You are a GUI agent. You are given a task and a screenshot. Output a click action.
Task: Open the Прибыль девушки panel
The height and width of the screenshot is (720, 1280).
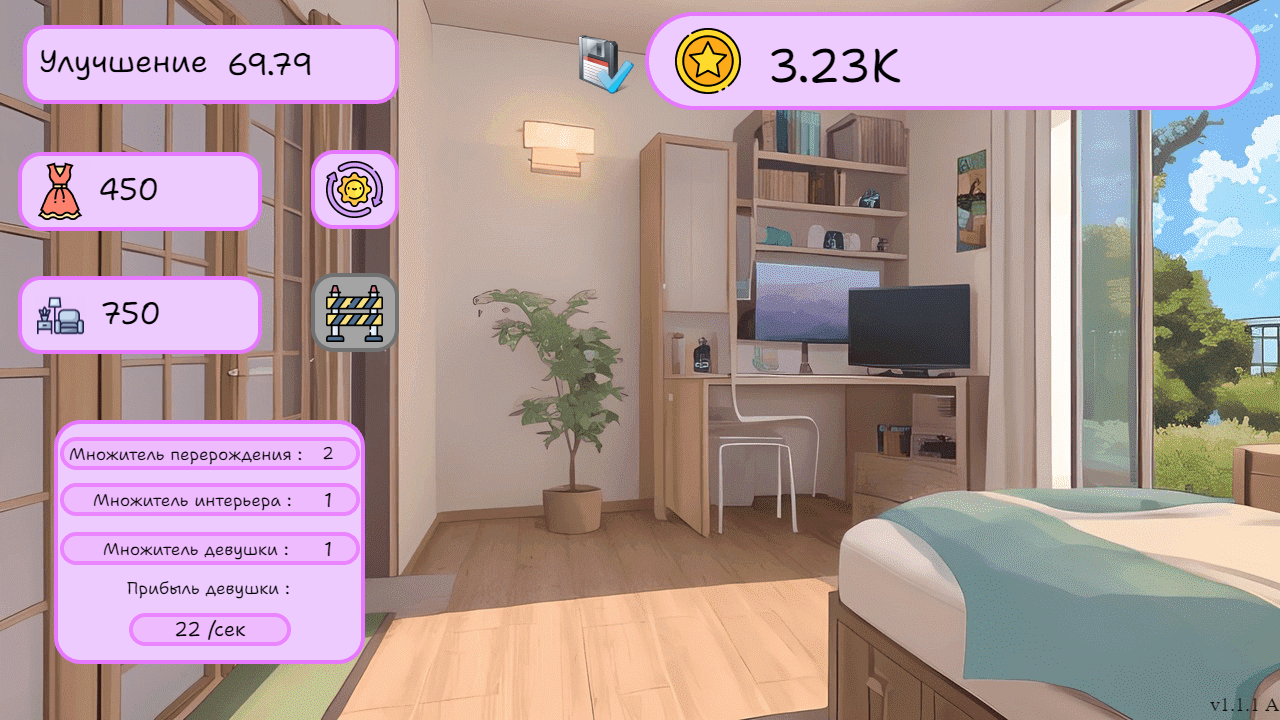(x=206, y=589)
